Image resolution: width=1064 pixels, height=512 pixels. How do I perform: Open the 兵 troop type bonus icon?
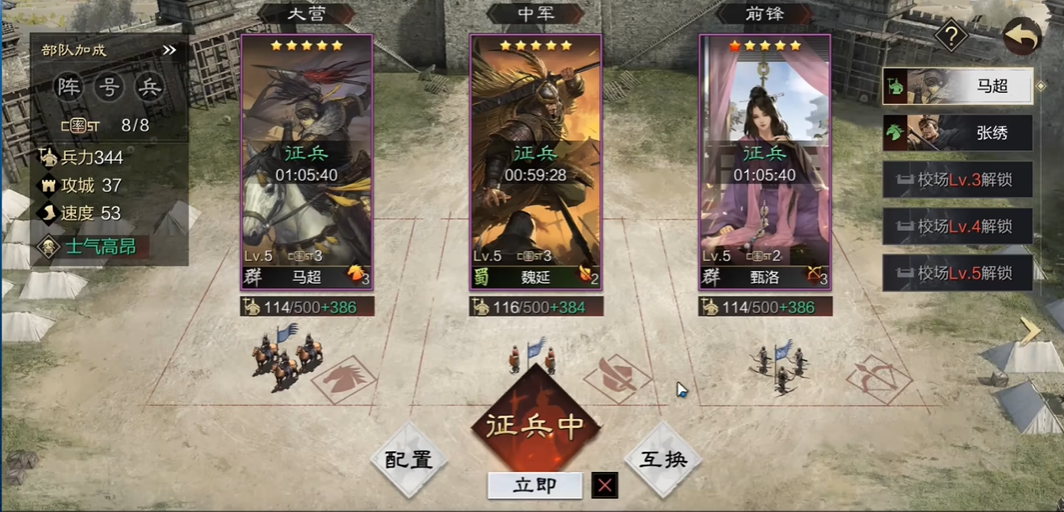click(149, 87)
